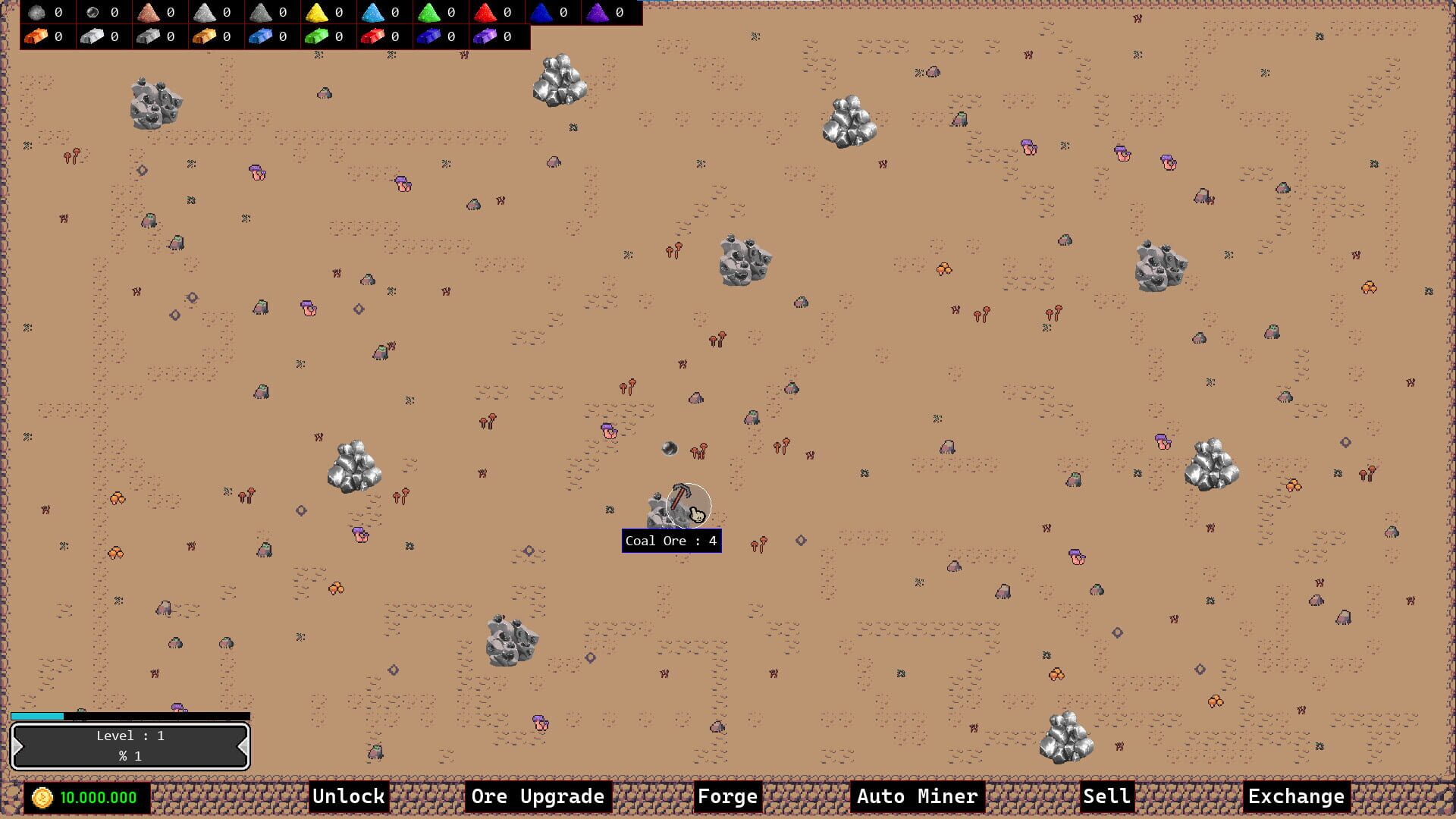Click the green ingot counter icon
Screen dimensions: 1456x819
pos(317,36)
